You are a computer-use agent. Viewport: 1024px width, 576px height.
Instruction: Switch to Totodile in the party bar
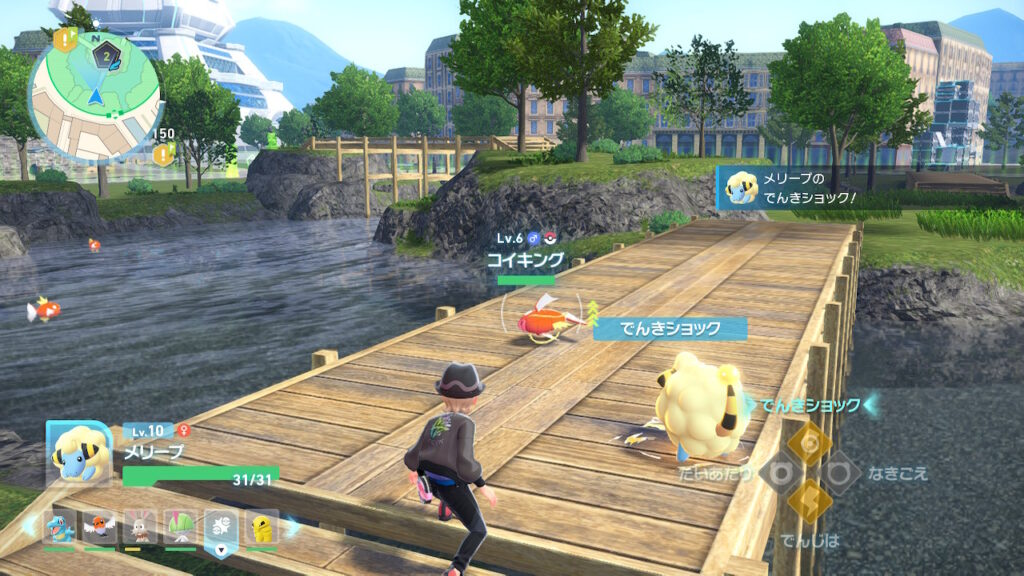[58, 526]
